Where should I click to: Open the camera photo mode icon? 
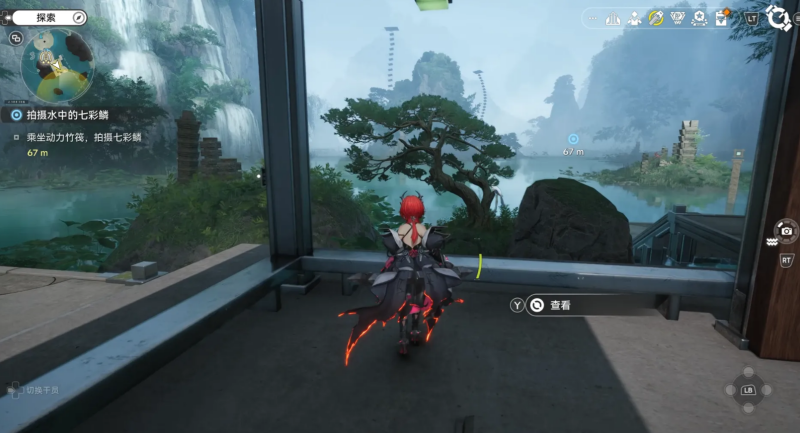coord(787,231)
